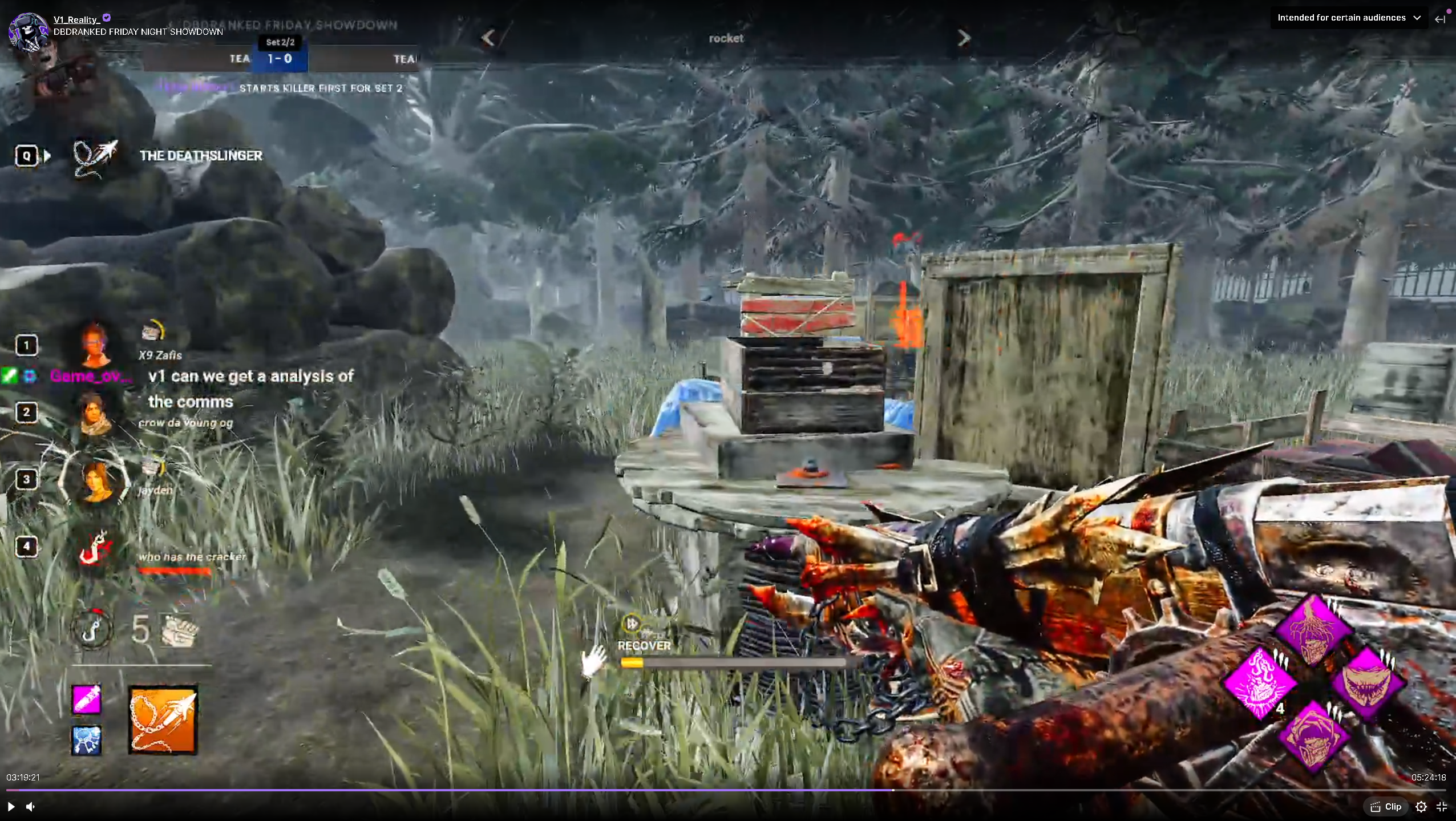
Task: Mute the video player volume
Action: click(x=31, y=807)
